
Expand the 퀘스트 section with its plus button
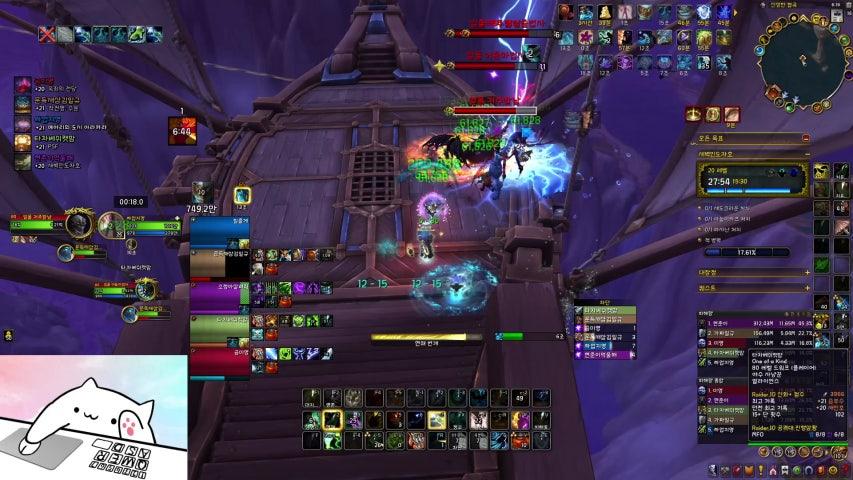pyautogui.click(x=806, y=287)
